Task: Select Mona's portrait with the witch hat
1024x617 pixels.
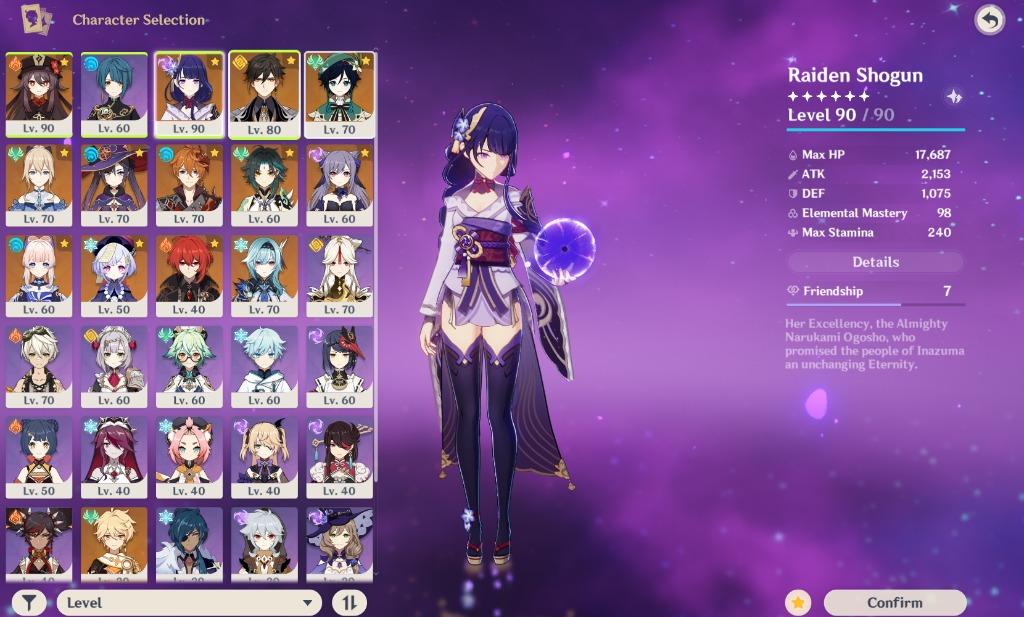Action: [114, 184]
